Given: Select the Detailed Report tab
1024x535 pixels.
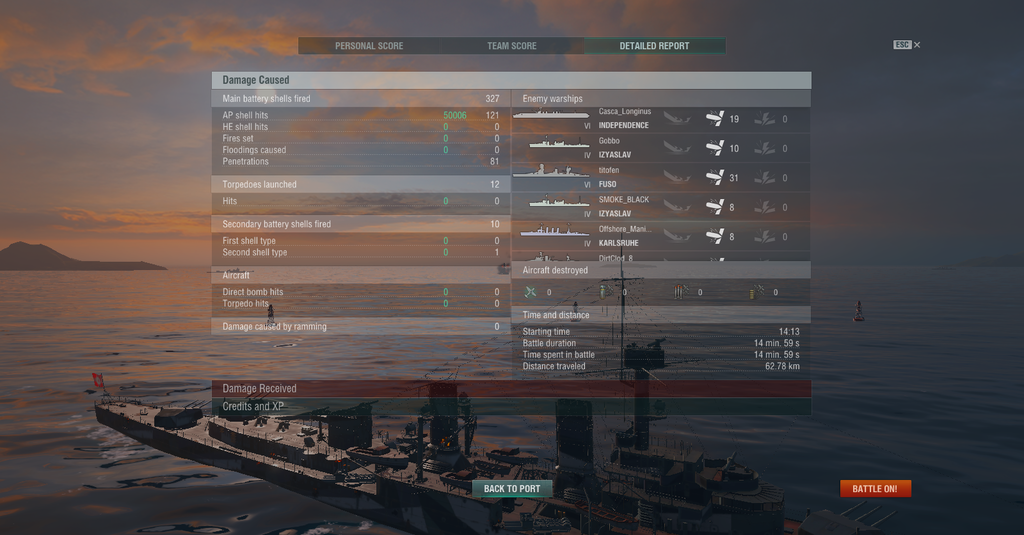Looking at the screenshot, I should [653, 46].
